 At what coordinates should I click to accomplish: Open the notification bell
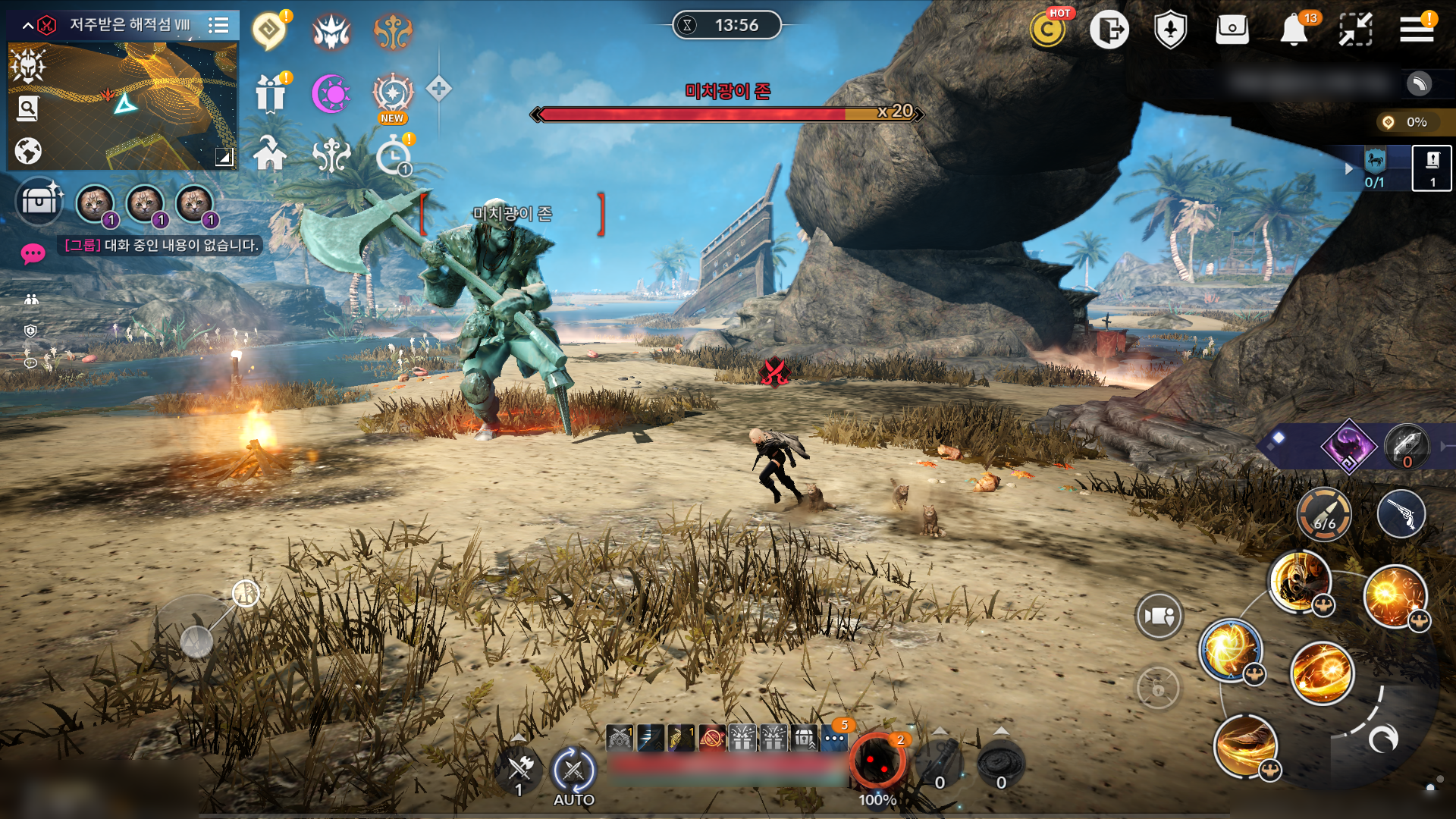[1294, 30]
